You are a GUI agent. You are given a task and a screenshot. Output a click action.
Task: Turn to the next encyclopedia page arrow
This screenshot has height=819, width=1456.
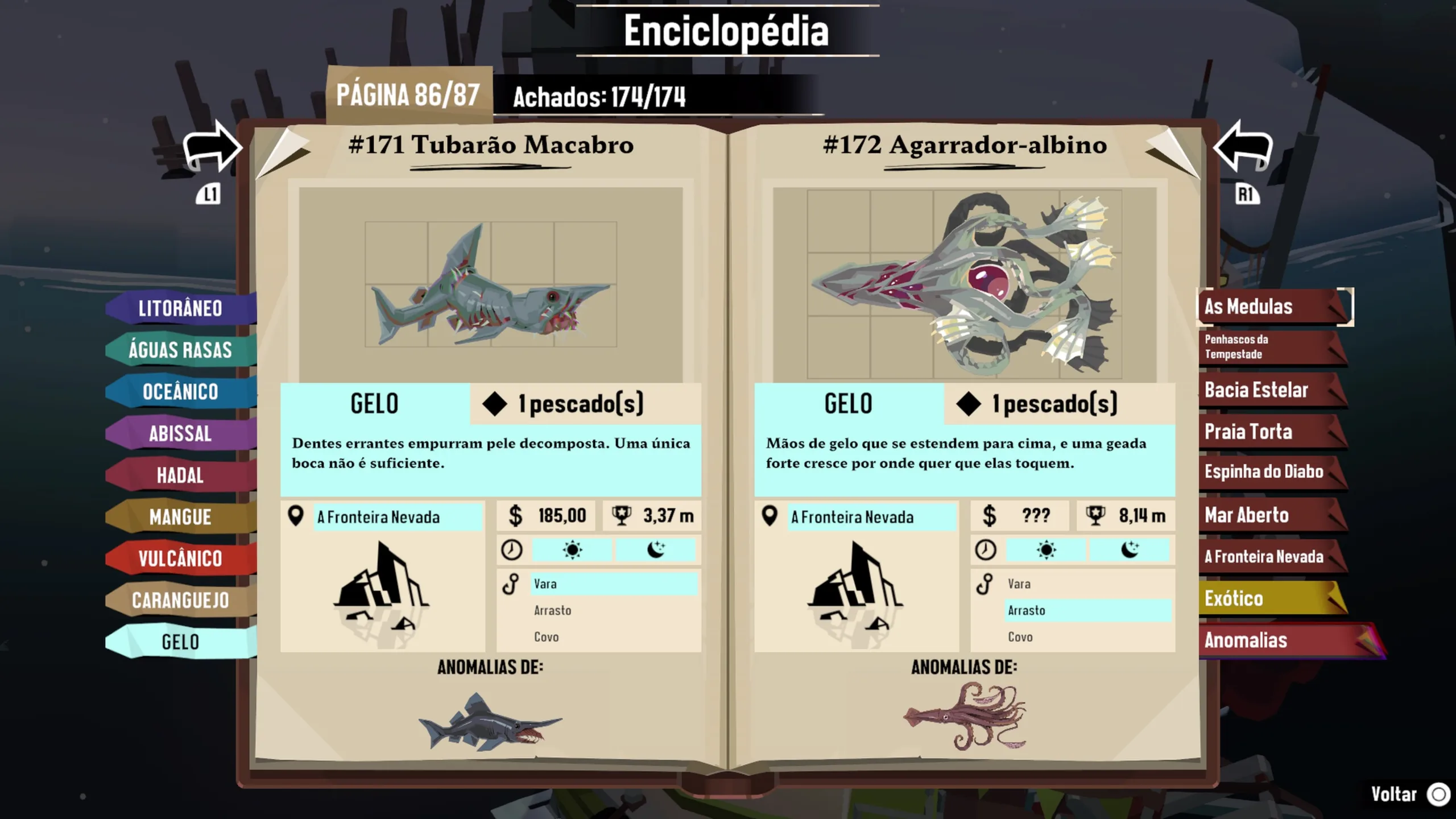point(1244,148)
